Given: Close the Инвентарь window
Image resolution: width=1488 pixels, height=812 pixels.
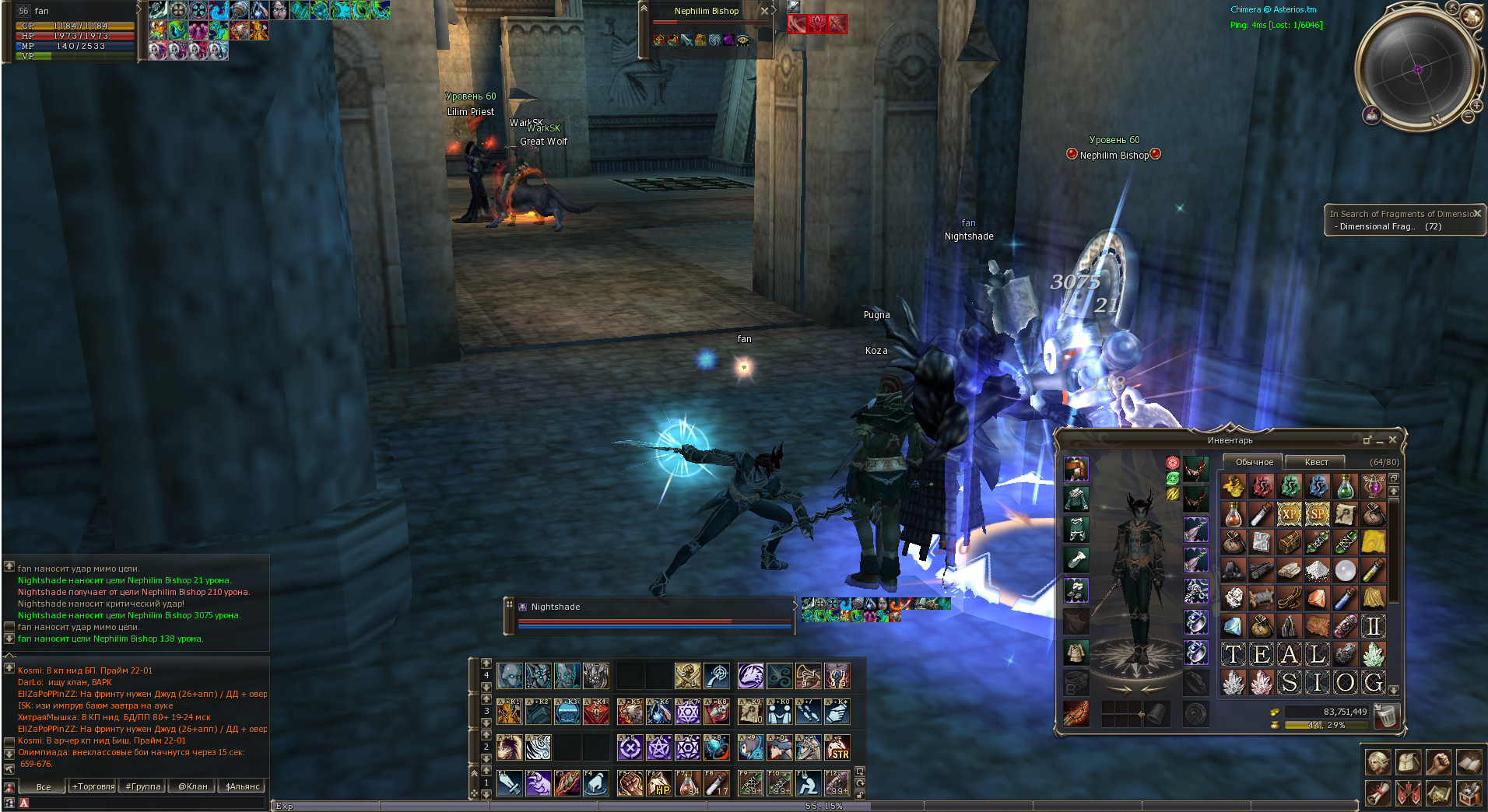Looking at the screenshot, I should (x=1392, y=440).
